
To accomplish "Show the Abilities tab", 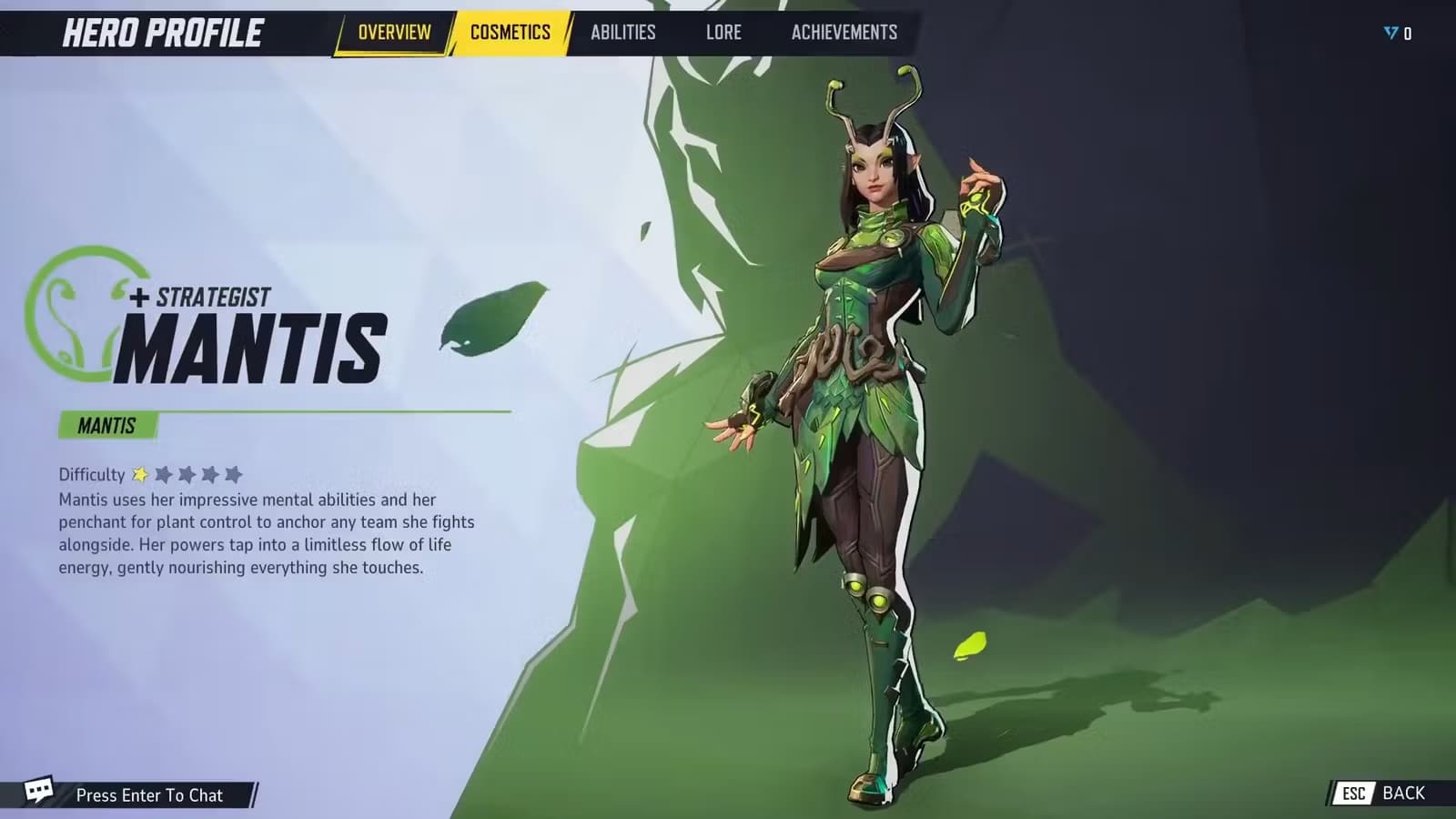I will pos(622,33).
